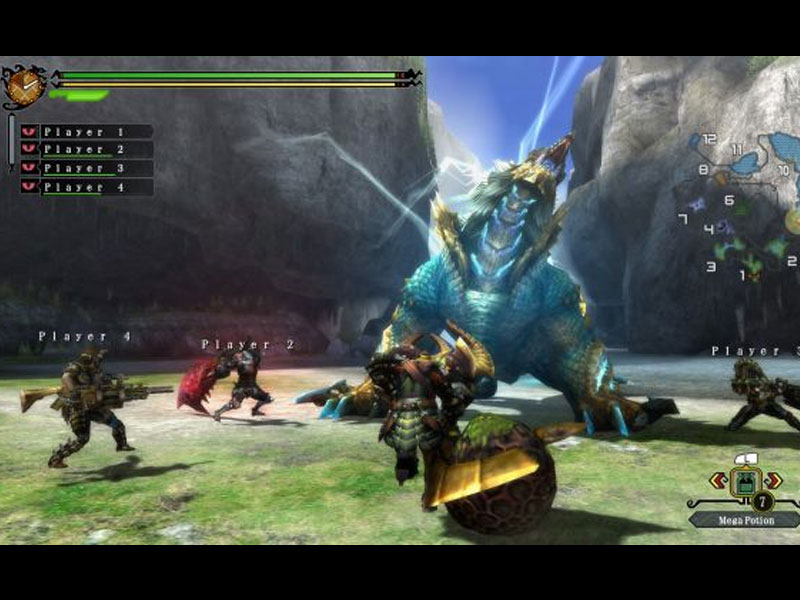Select Player 3 in the party list
Image resolution: width=800 pixels, height=600 pixels.
[x=88, y=168]
